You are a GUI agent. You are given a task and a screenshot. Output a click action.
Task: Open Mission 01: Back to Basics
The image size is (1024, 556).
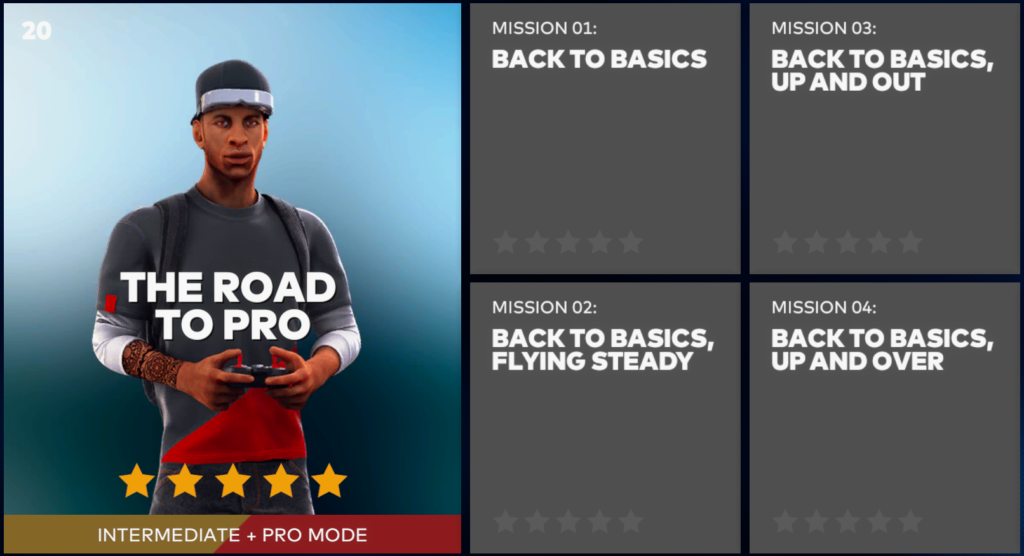(x=605, y=139)
